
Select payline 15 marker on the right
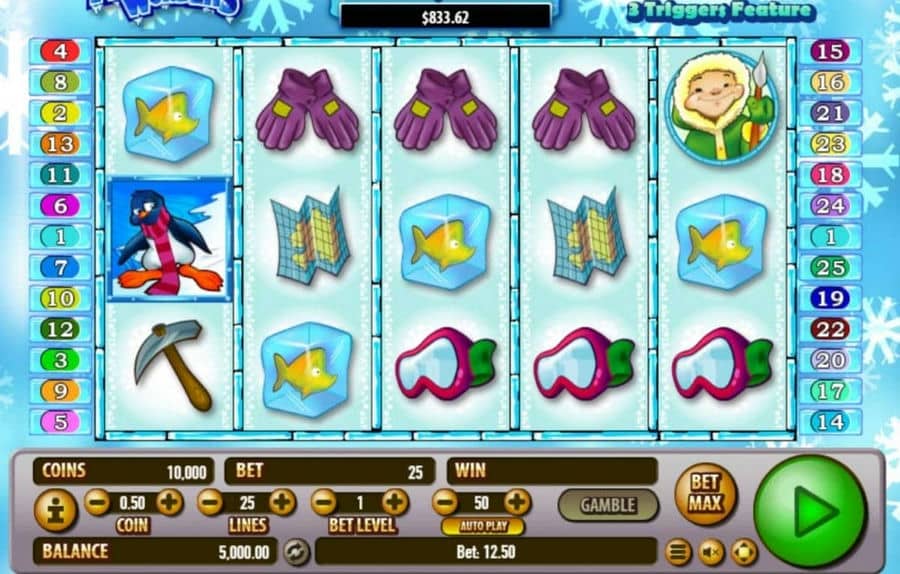[829, 51]
